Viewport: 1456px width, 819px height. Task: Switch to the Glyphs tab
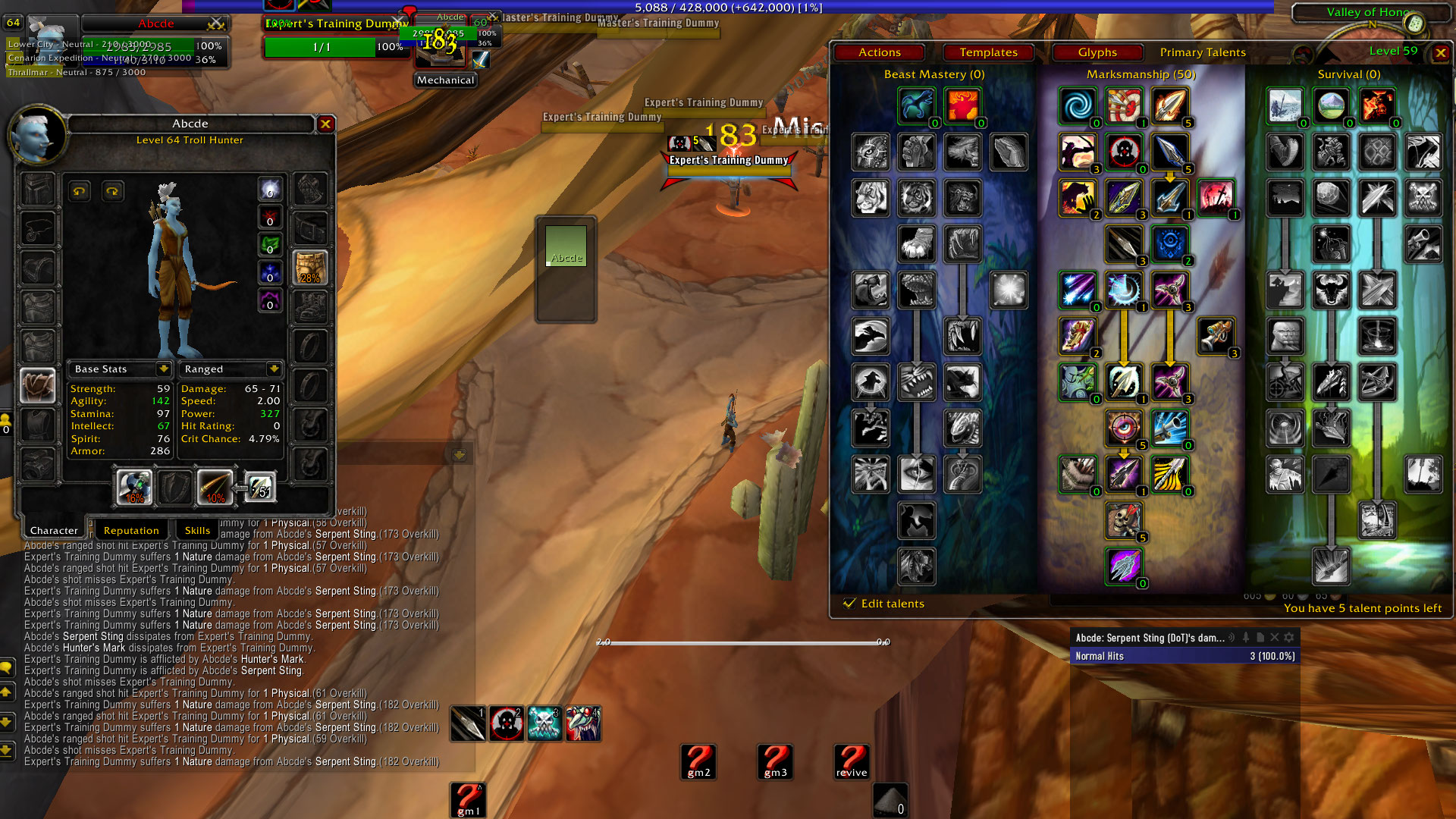click(x=1097, y=52)
